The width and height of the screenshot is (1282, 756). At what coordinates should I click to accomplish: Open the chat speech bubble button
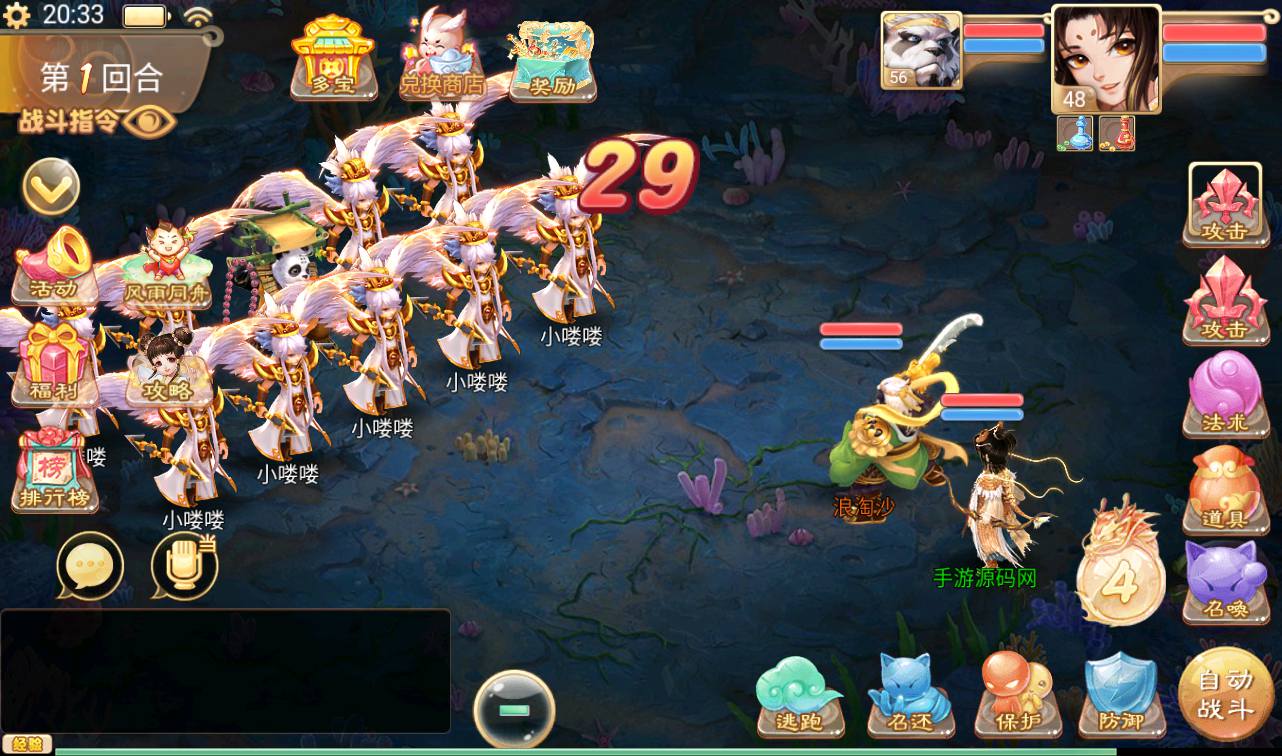(x=90, y=565)
